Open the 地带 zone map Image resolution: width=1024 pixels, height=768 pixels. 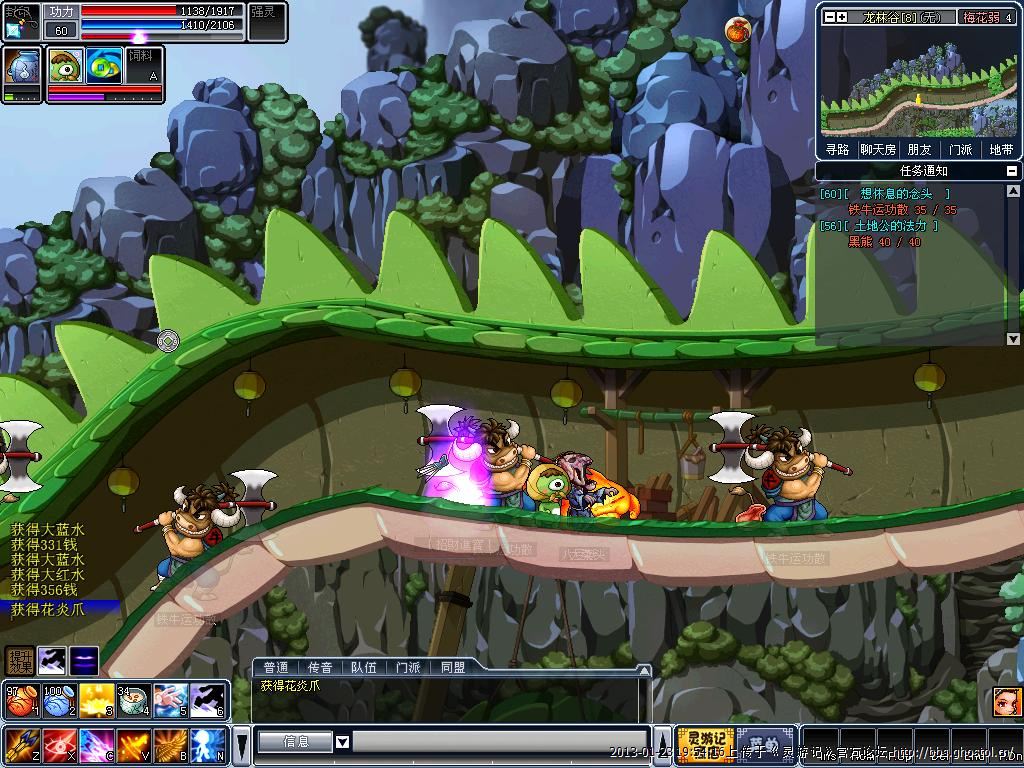click(1000, 149)
